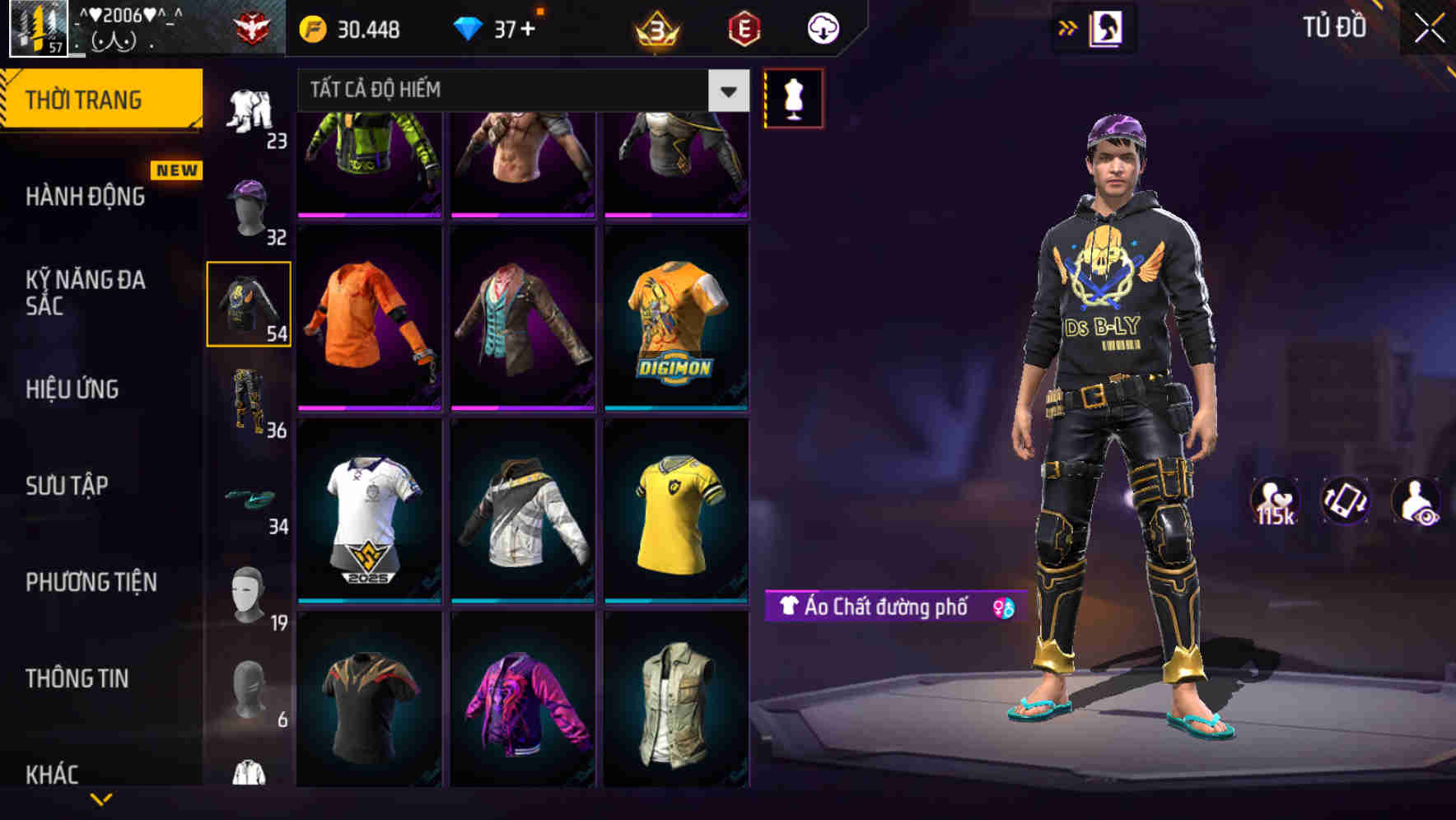This screenshot has width=1456, height=820.
Task: Switch to the HÀNH ĐỘNG tab
Action: [83, 197]
